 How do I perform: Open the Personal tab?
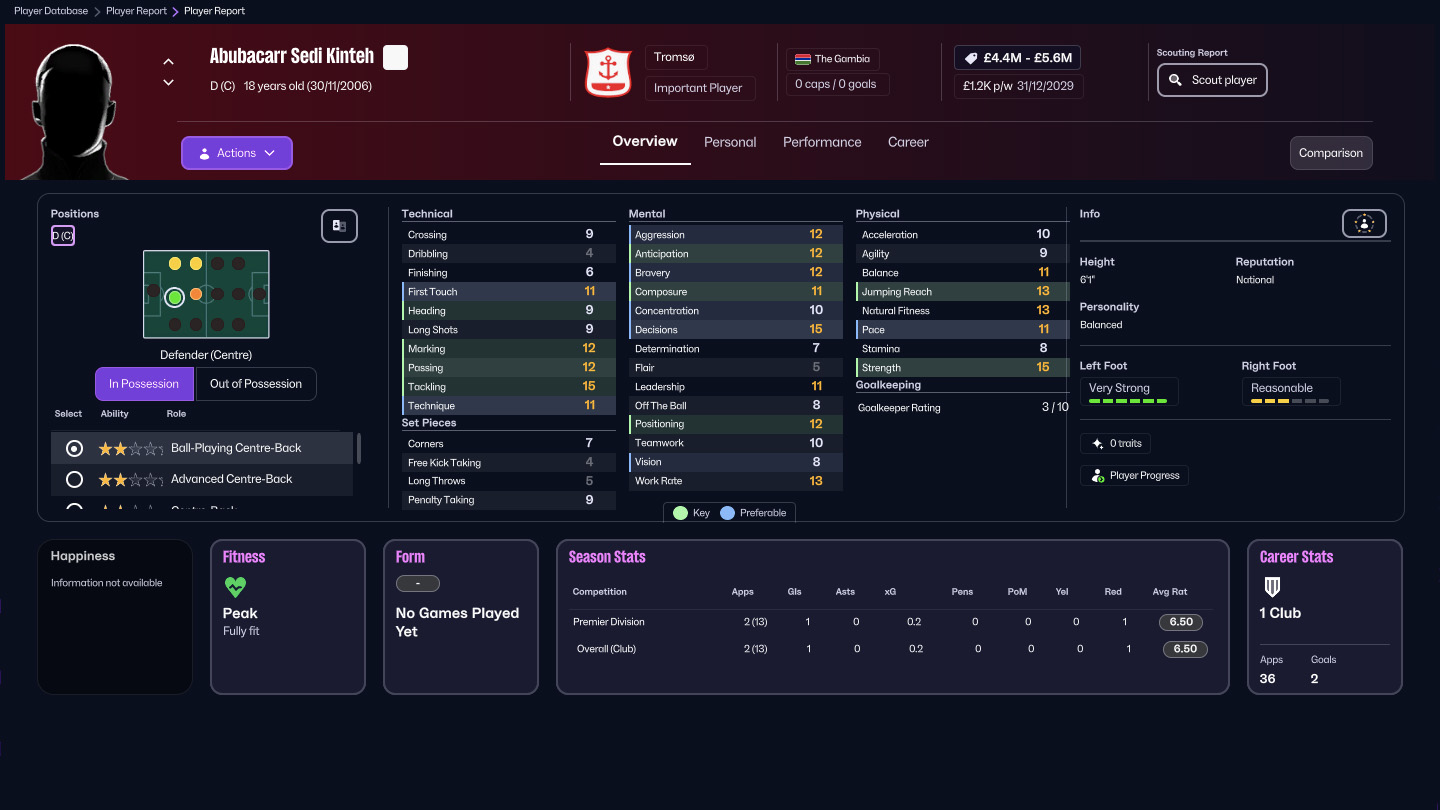730,142
